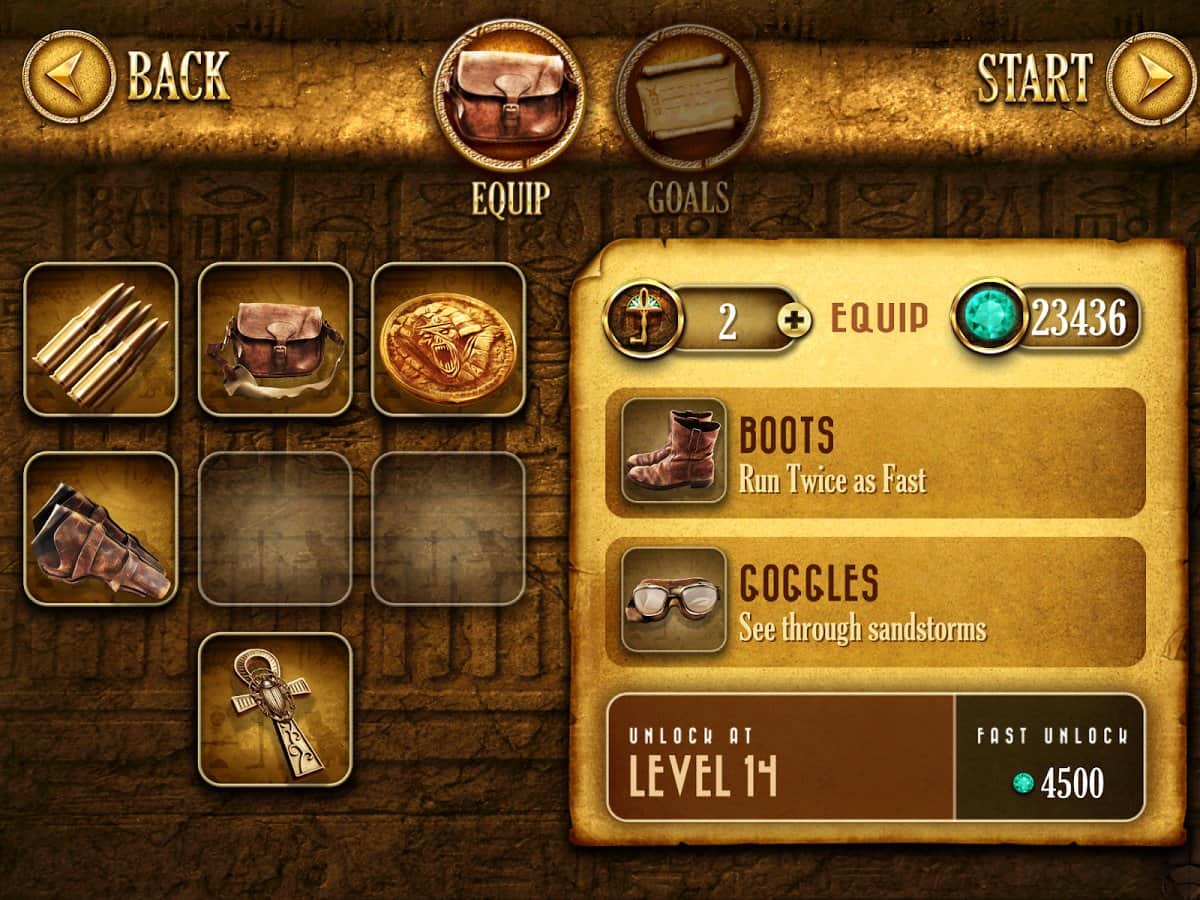Select the Equip satchel tab
The width and height of the screenshot is (1200, 900).
[509, 97]
